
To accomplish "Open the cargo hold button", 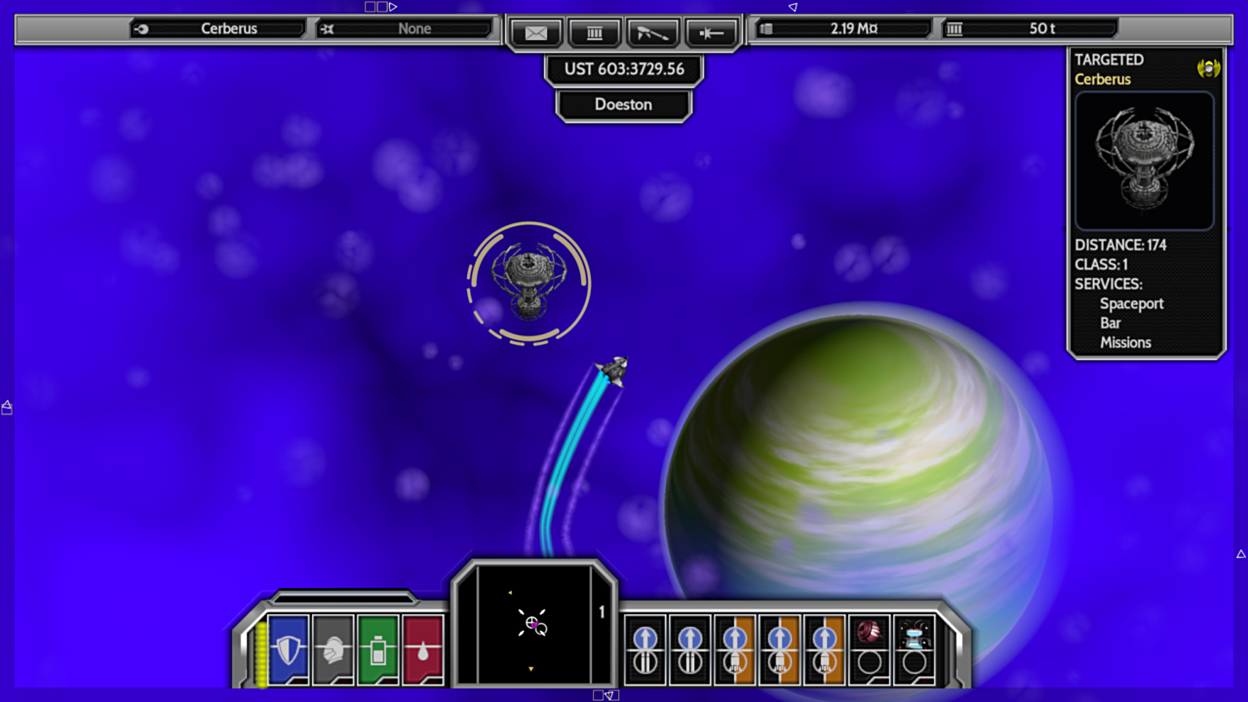I will click(x=594, y=33).
